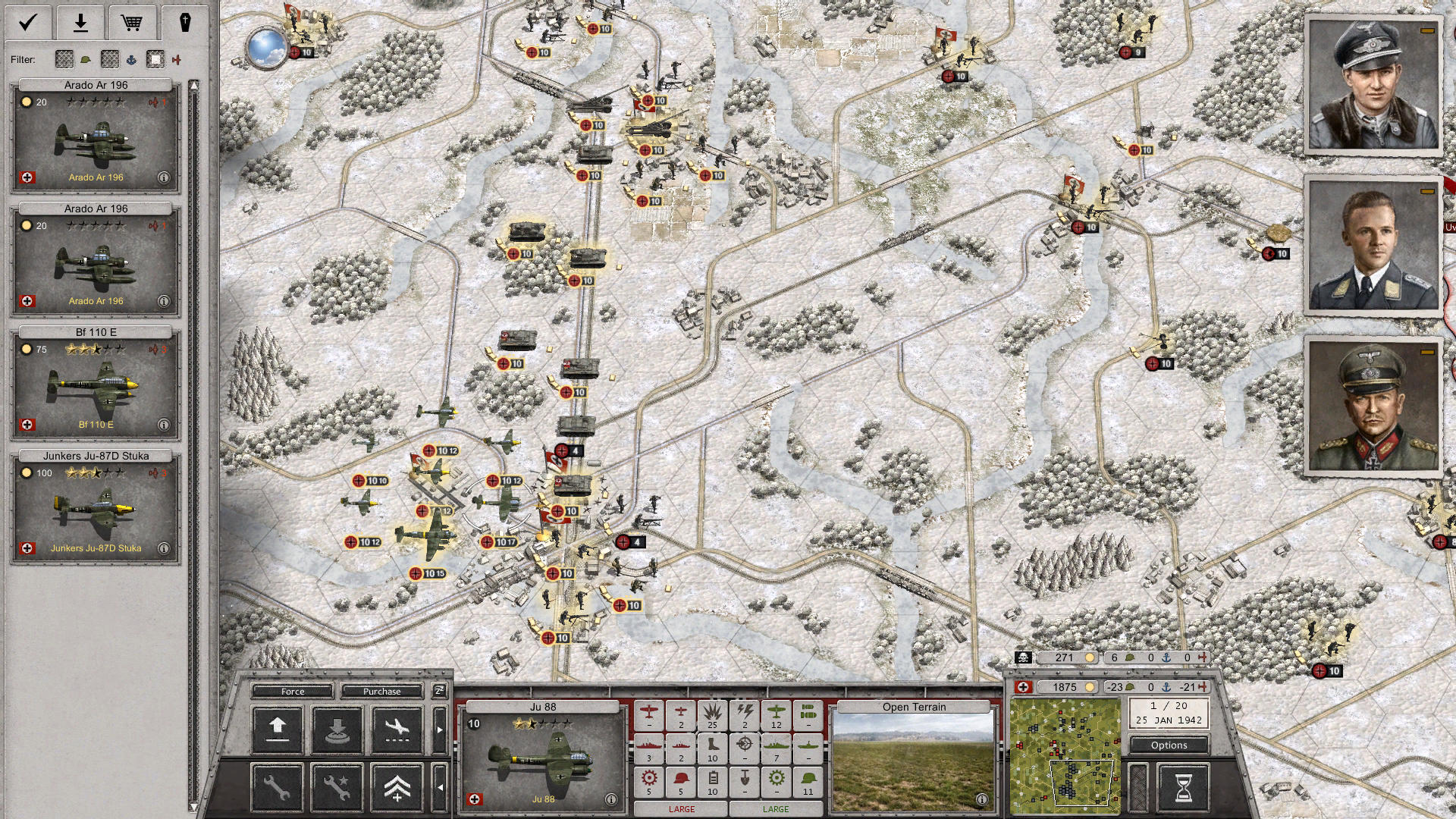Image resolution: width=1456 pixels, height=819 pixels.
Task: Click the shopping cart purchase icon
Action: (x=133, y=23)
